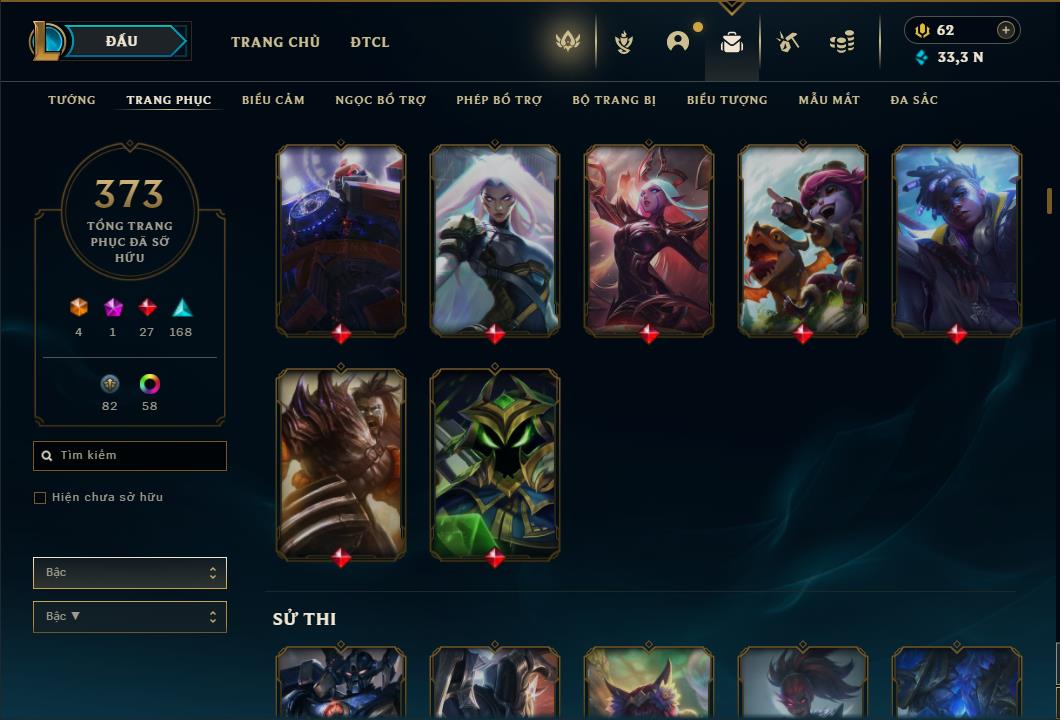Show the PHÉP BỔ TRỢ tab
Screen dimensions: 1060x720
click(x=499, y=100)
